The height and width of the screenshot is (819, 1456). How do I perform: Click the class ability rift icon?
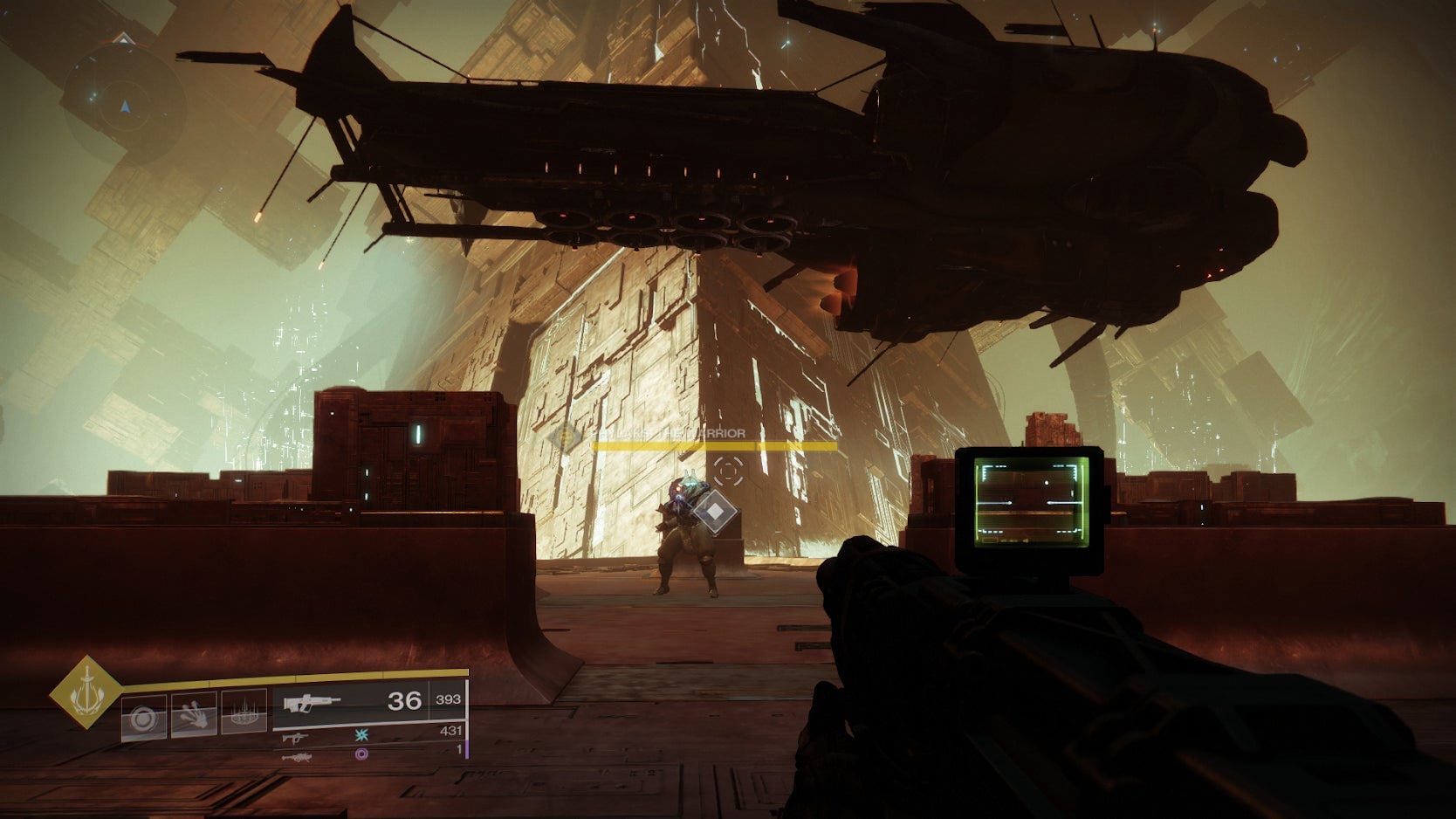point(246,715)
